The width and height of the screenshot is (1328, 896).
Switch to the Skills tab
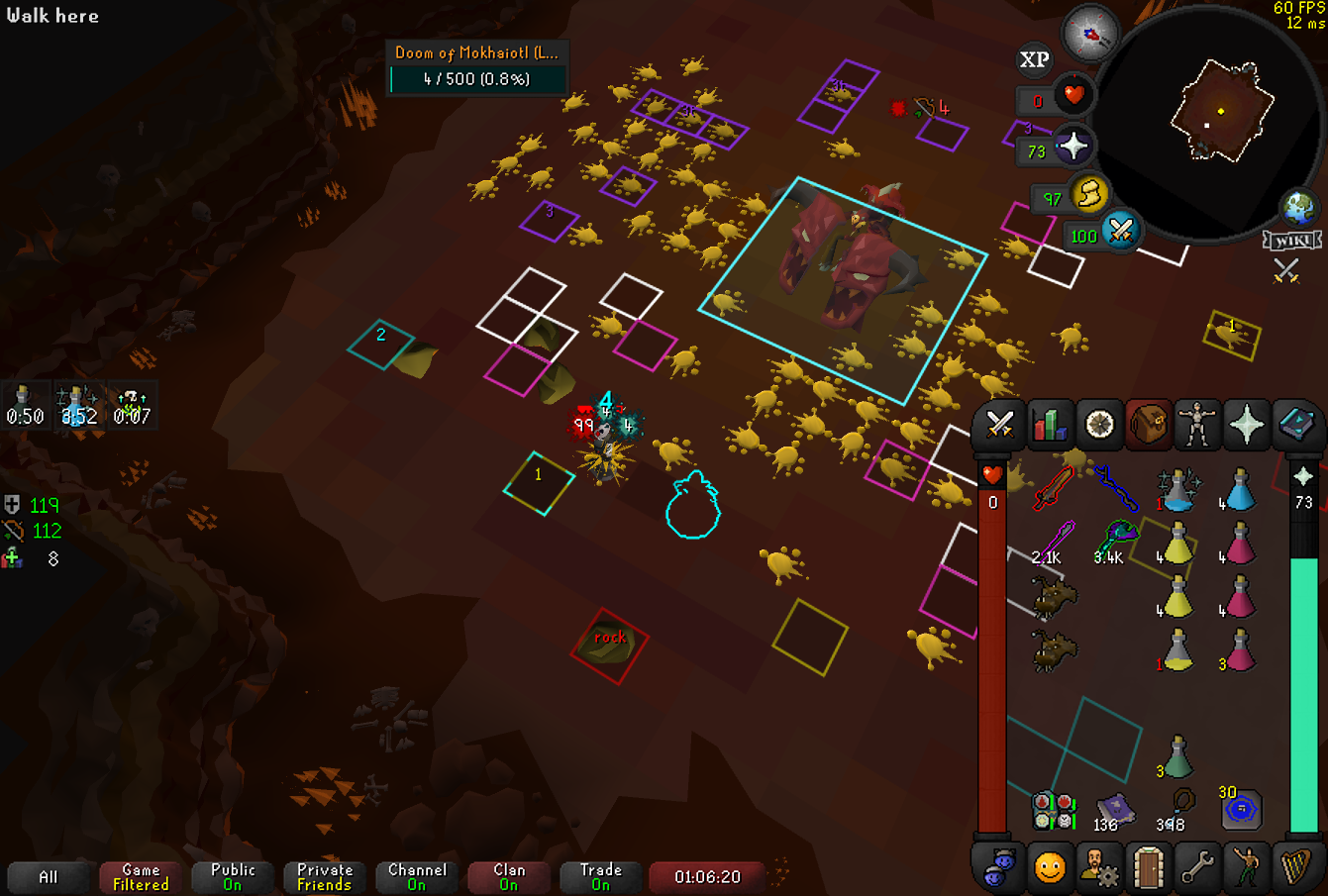(x=1049, y=426)
